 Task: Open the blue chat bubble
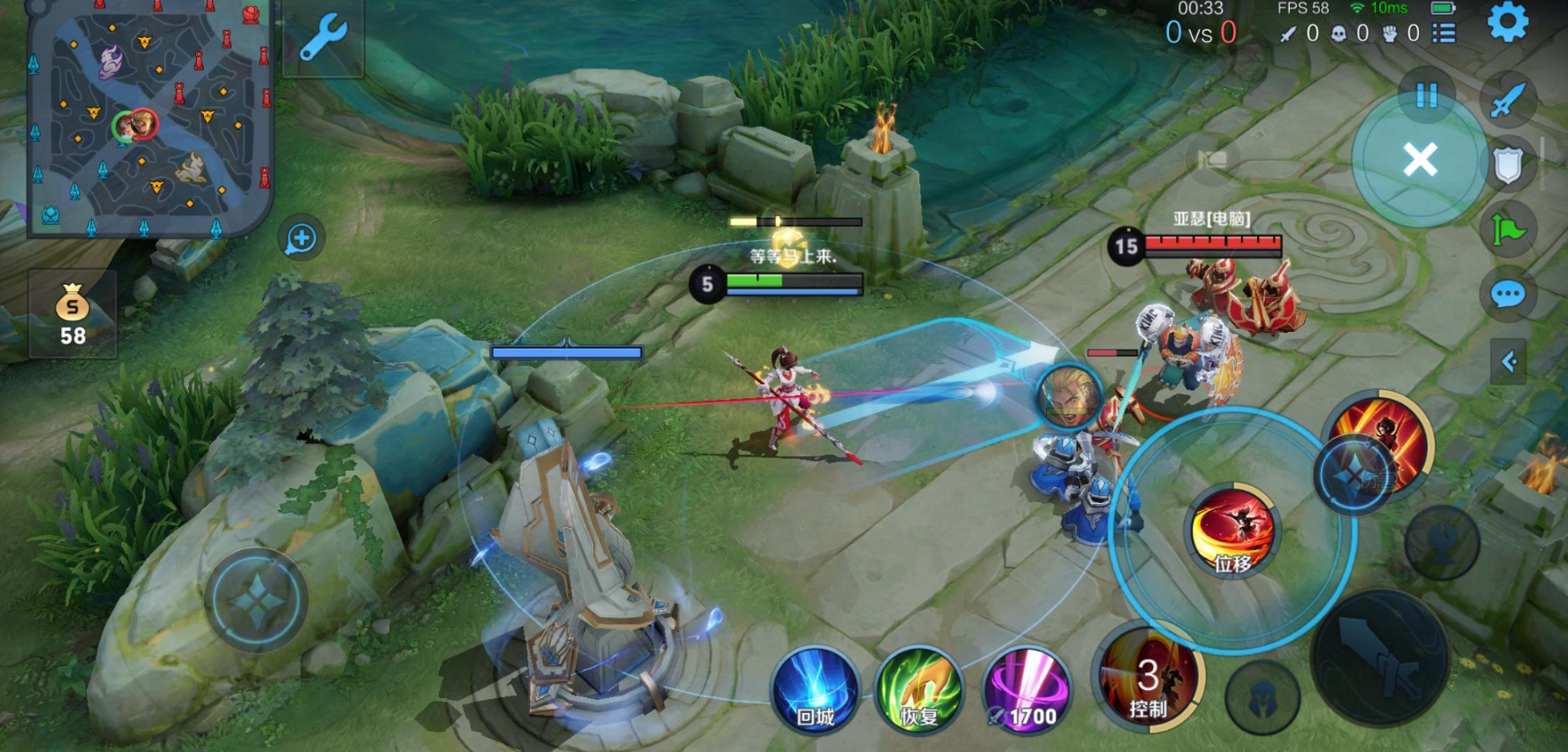[x=1508, y=294]
